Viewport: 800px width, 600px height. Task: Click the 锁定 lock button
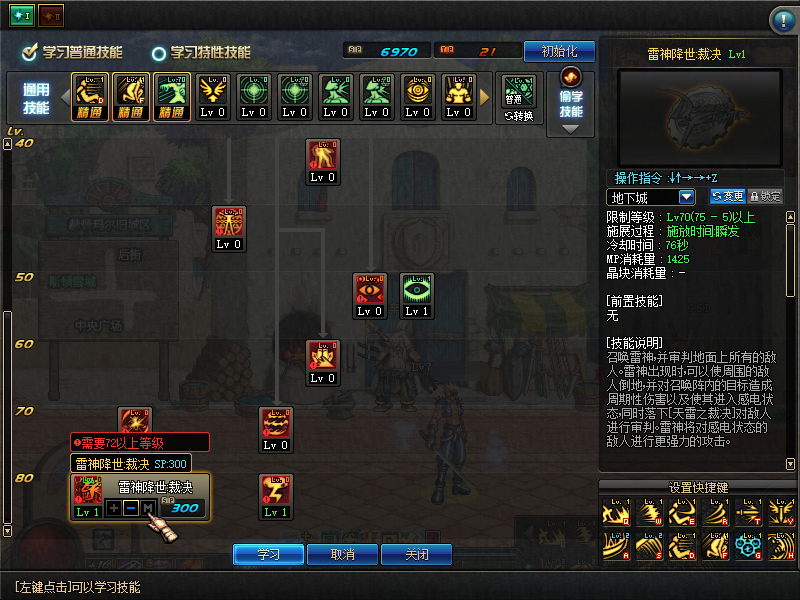pyautogui.click(x=765, y=197)
